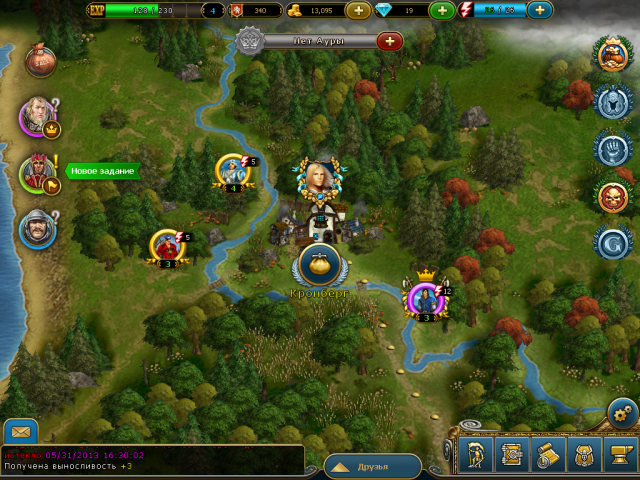Click the red plus beside Нет Ауры
640x480 pixels.
(389, 41)
